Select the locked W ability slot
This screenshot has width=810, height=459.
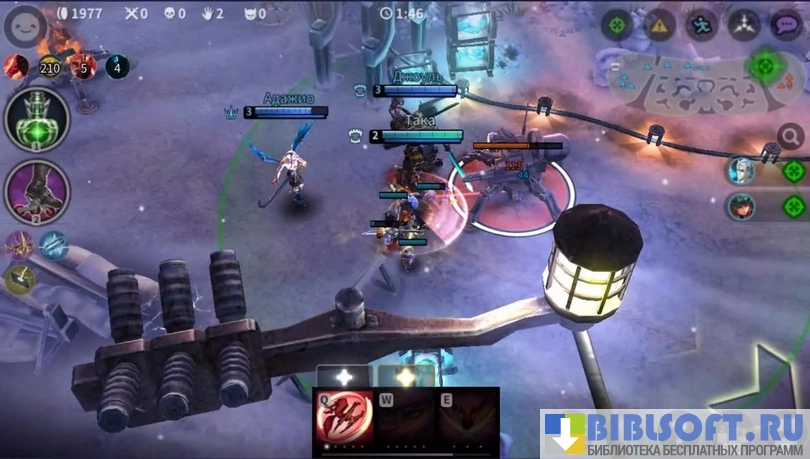click(x=405, y=418)
